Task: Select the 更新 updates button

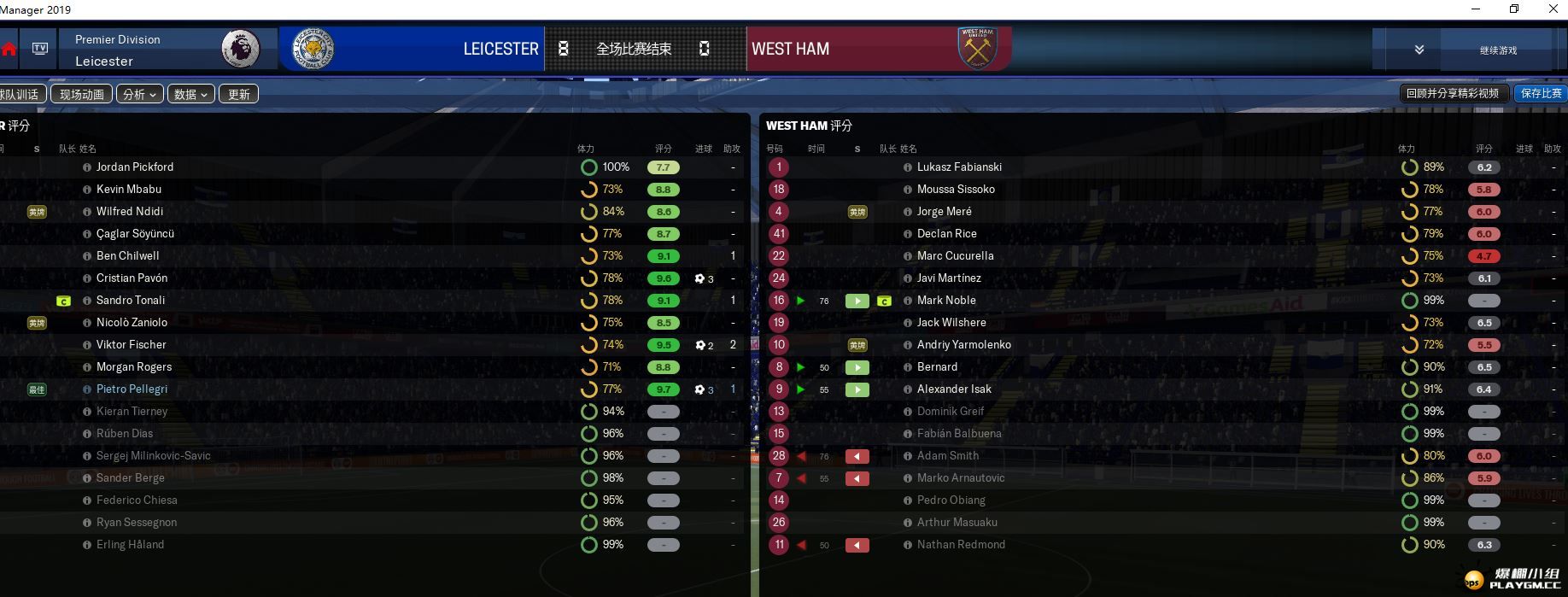Action: click(x=239, y=94)
